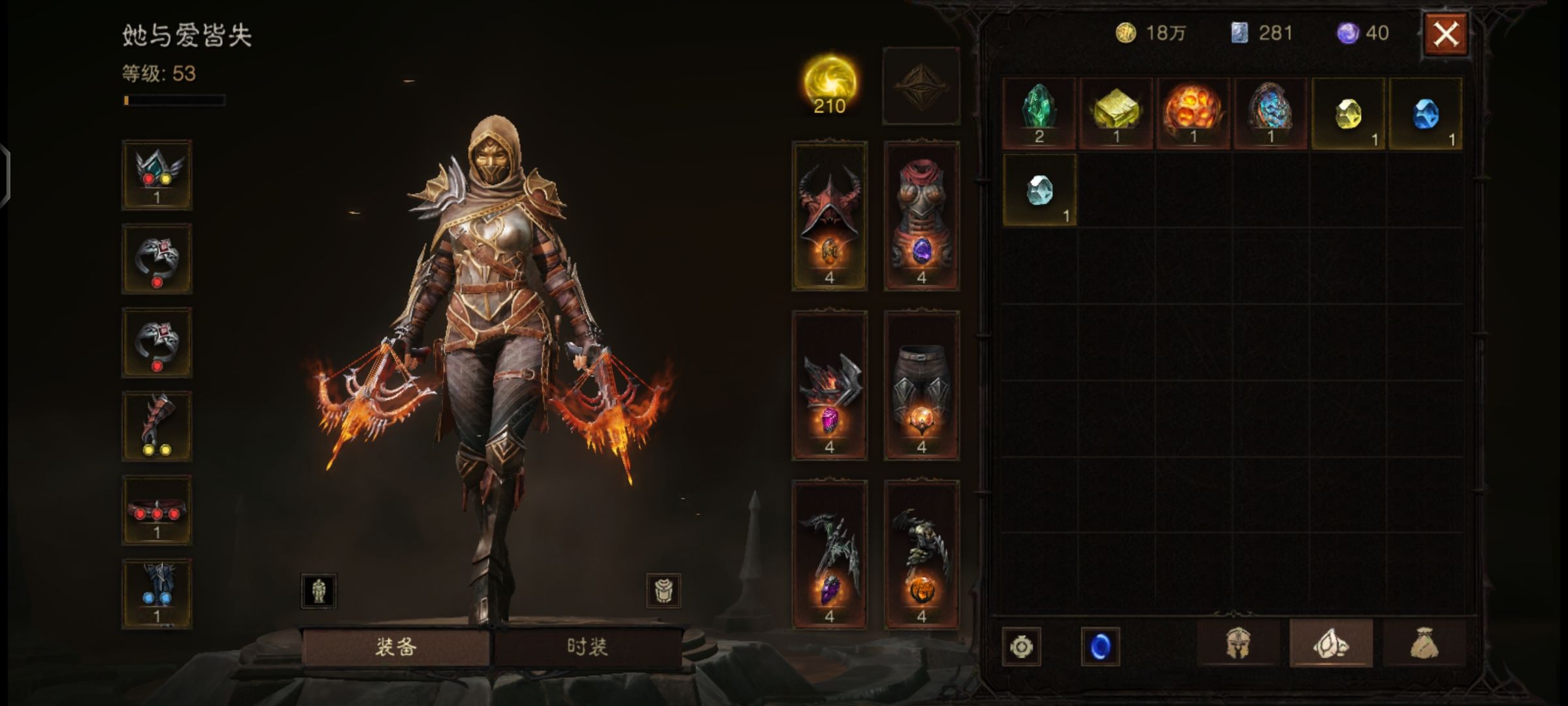Select the blue swirling egg gem
This screenshot has height=706, width=1568.
pos(1270,112)
